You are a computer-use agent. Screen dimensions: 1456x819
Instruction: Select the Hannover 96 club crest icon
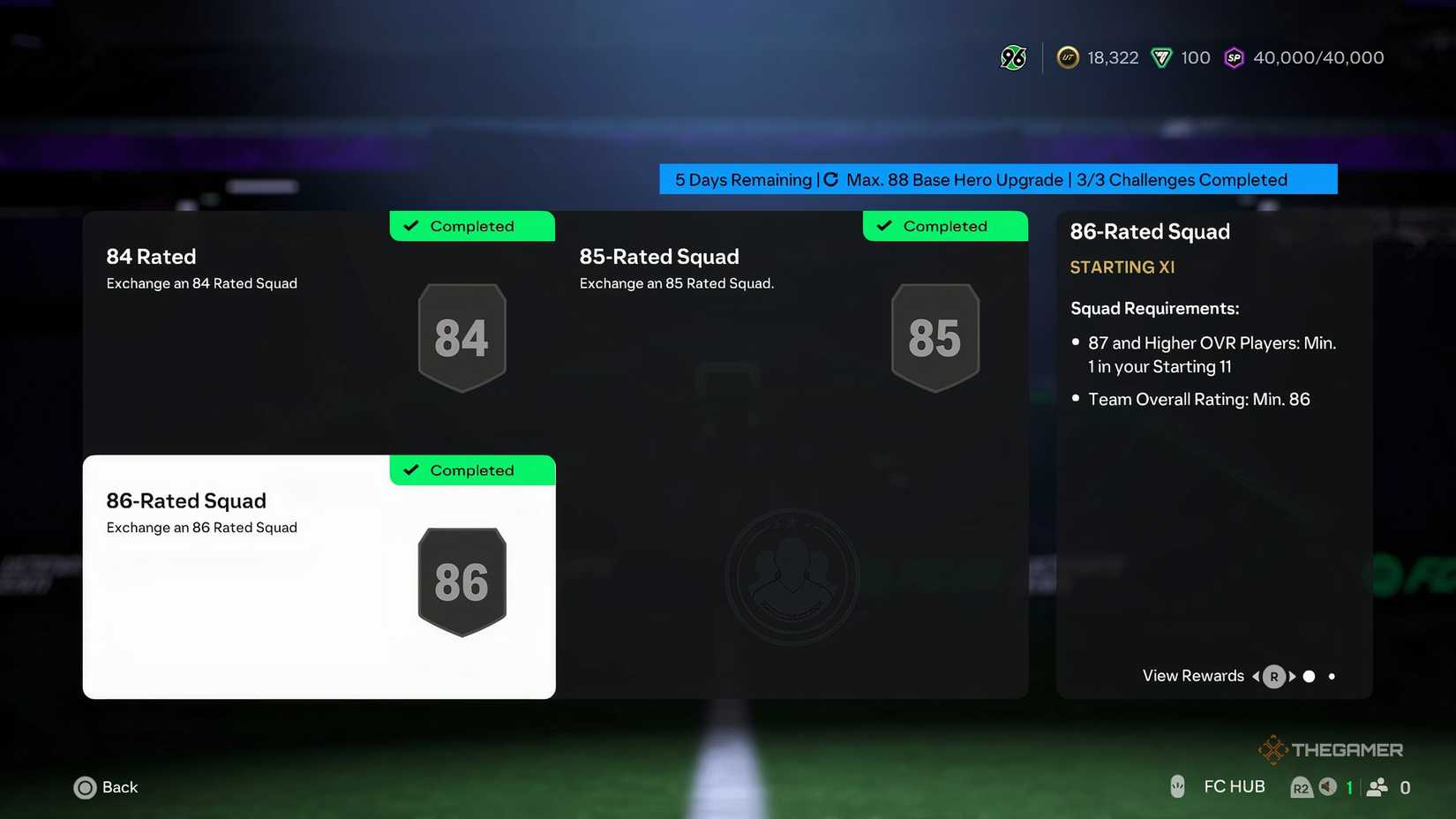1012,56
